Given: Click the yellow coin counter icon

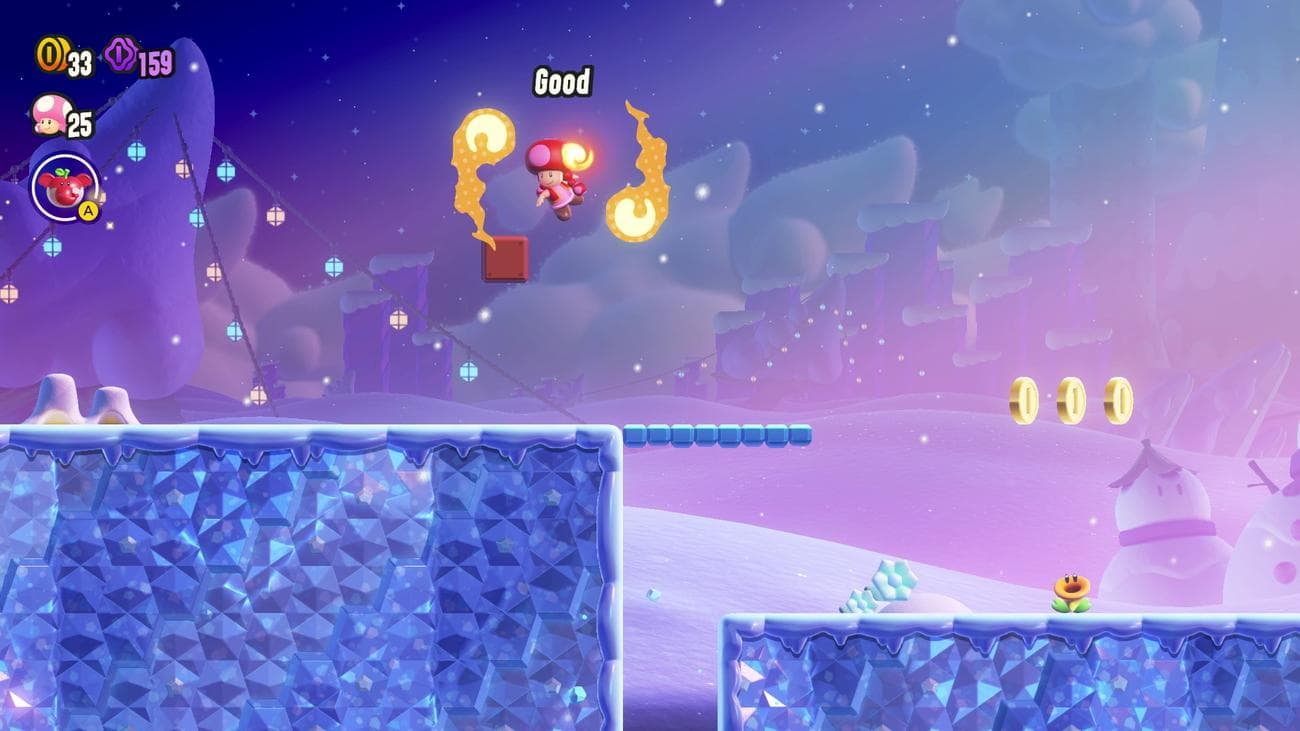Looking at the screenshot, I should coord(50,56).
